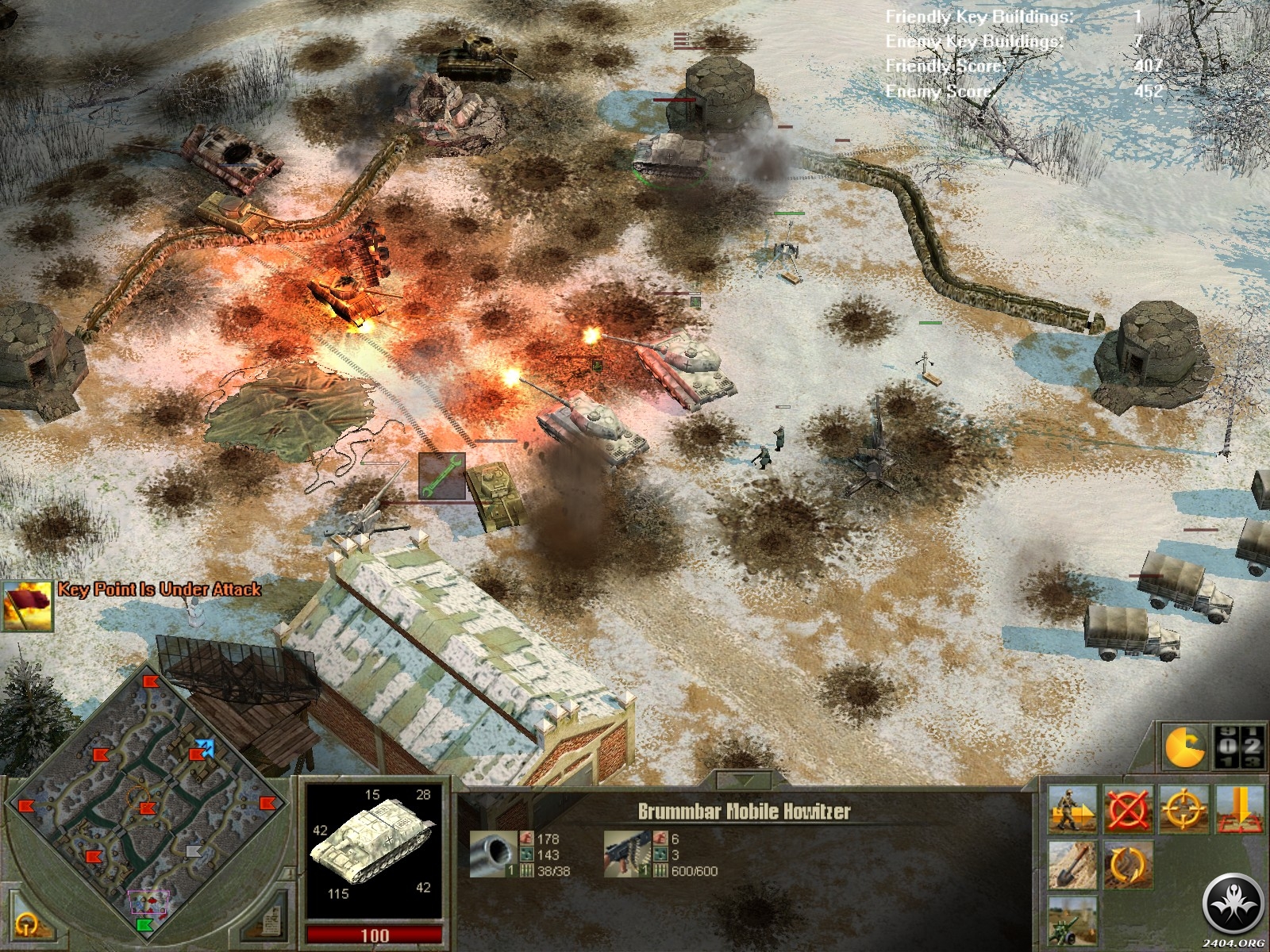Choose the yellow crosshair attack command

(x=1184, y=809)
